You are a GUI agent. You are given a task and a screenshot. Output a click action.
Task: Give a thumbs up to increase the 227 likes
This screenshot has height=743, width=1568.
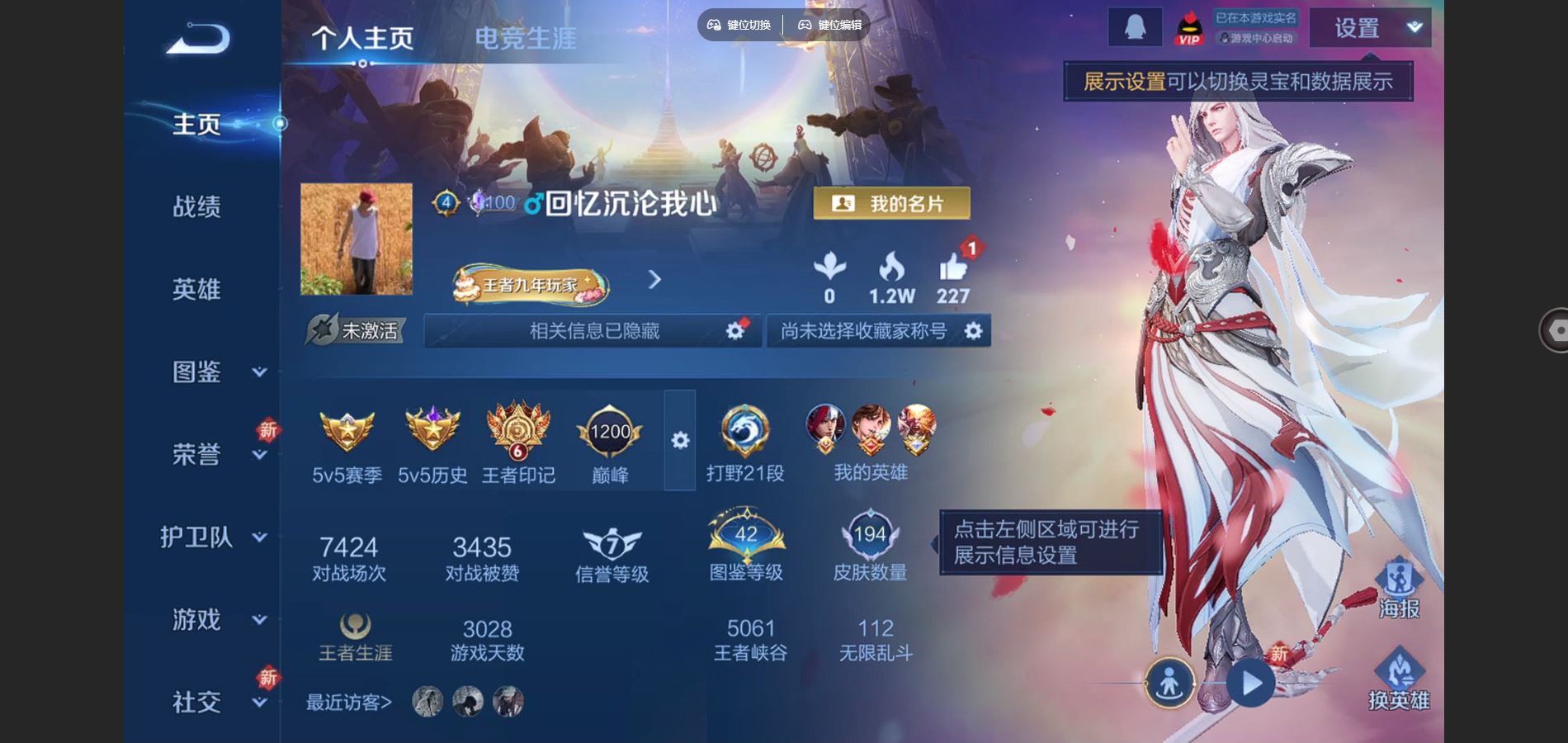click(x=955, y=268)
